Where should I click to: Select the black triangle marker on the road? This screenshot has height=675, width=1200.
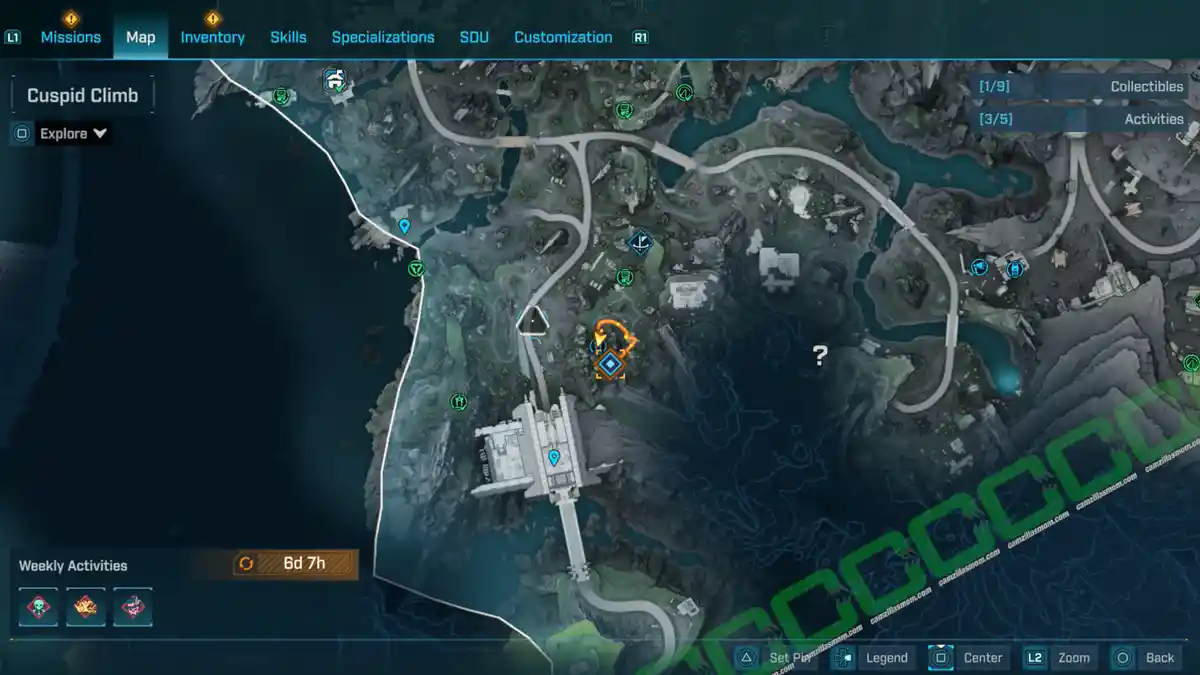[536, 320]
